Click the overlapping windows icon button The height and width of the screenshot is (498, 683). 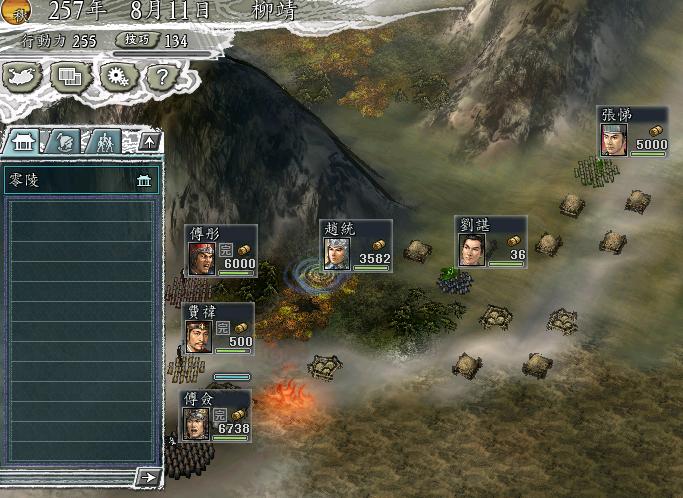pos(70,75)
